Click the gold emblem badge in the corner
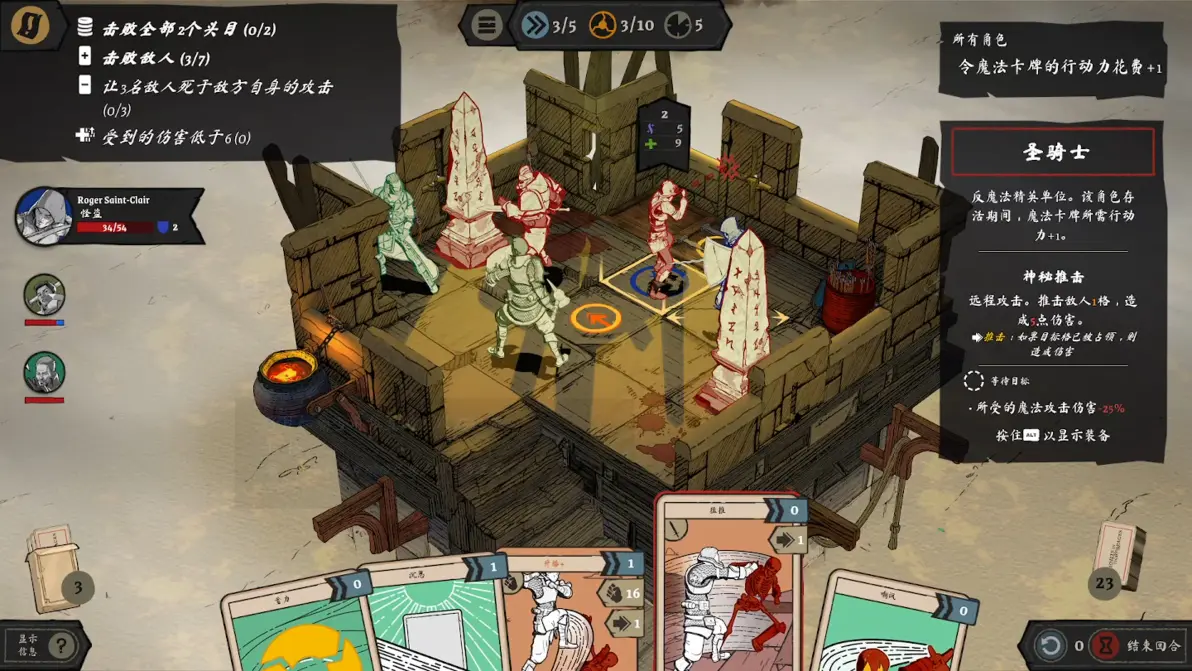Screen dimensions: 1192x671 tap(30, 26)
